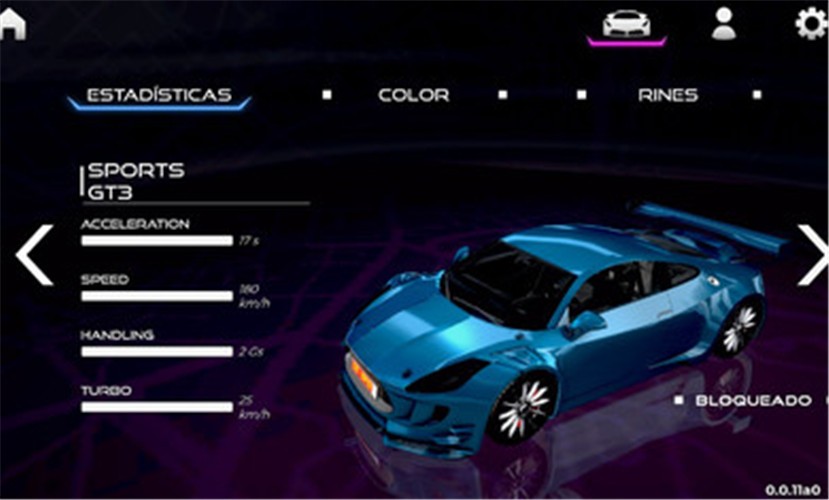
Task: Switch to the Rines tab
Action: pos(667,96)
